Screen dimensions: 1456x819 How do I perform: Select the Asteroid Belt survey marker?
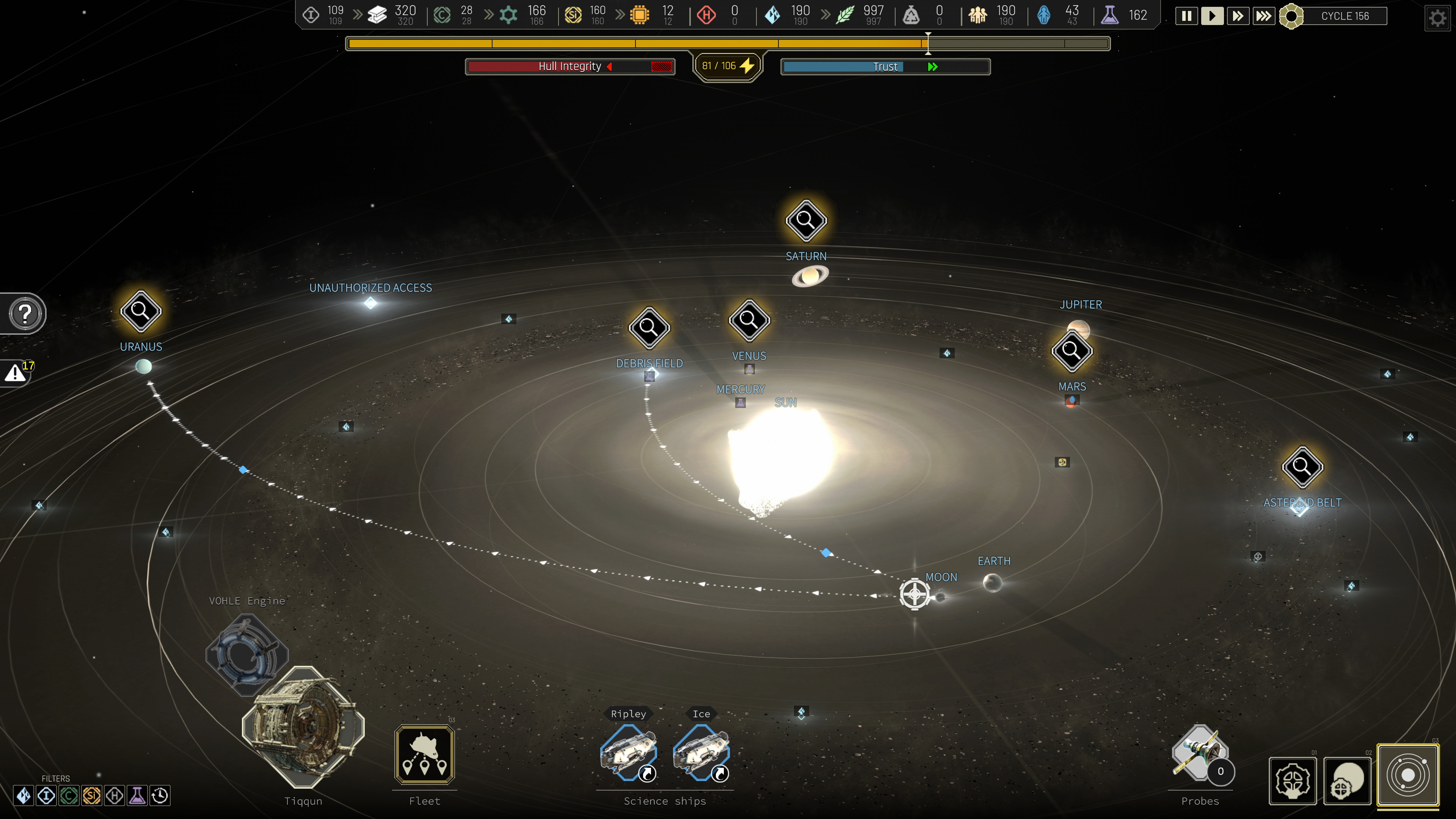pos(1302,467)
